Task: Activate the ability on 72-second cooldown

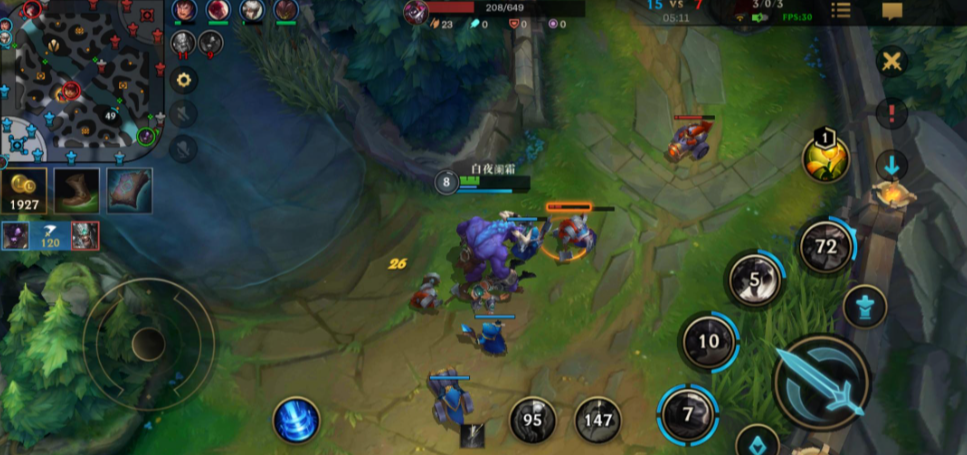Action: (826, 247)
